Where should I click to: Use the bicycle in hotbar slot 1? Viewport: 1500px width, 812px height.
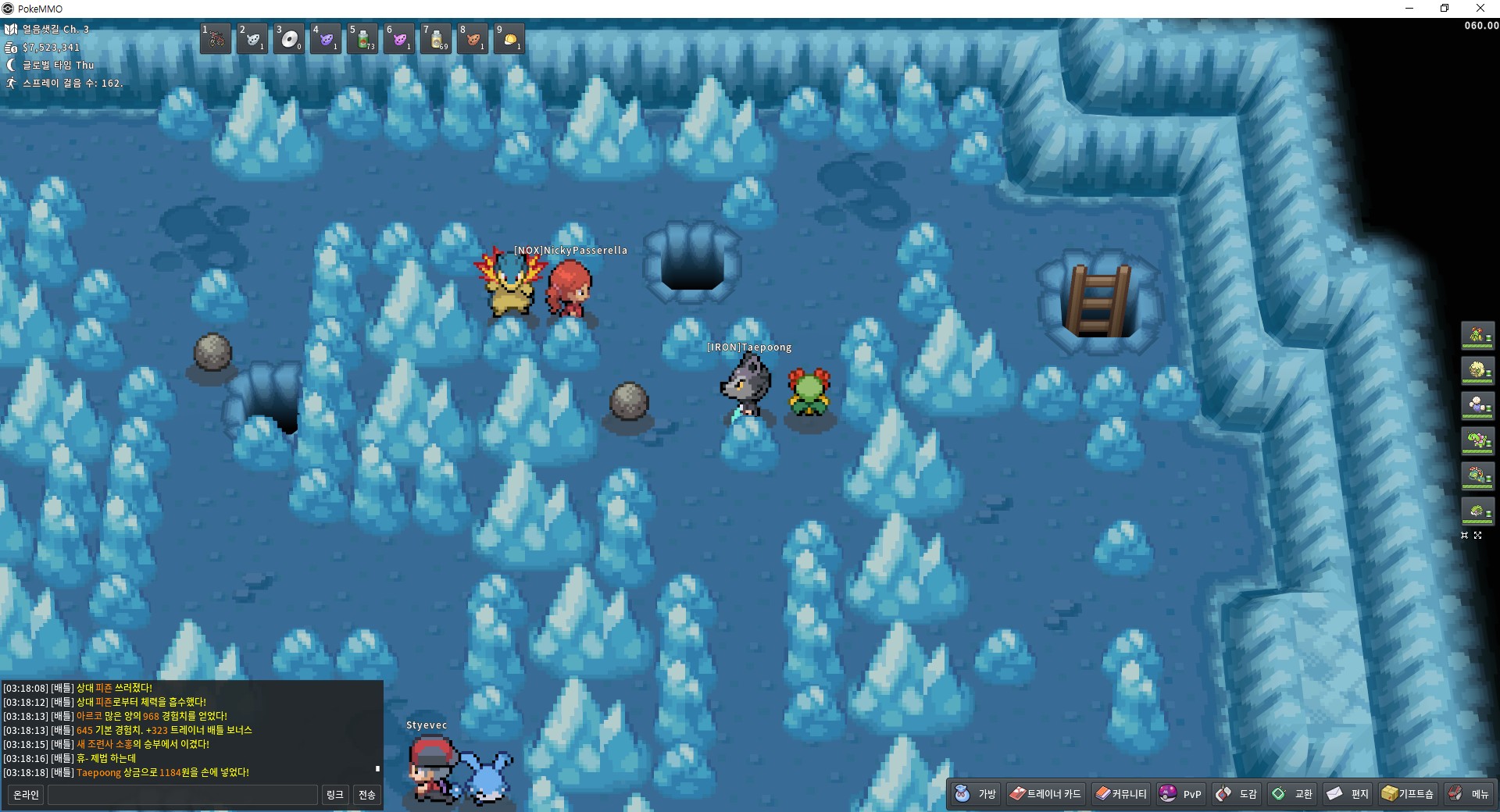pyautogui.click(x=216, y=38)
